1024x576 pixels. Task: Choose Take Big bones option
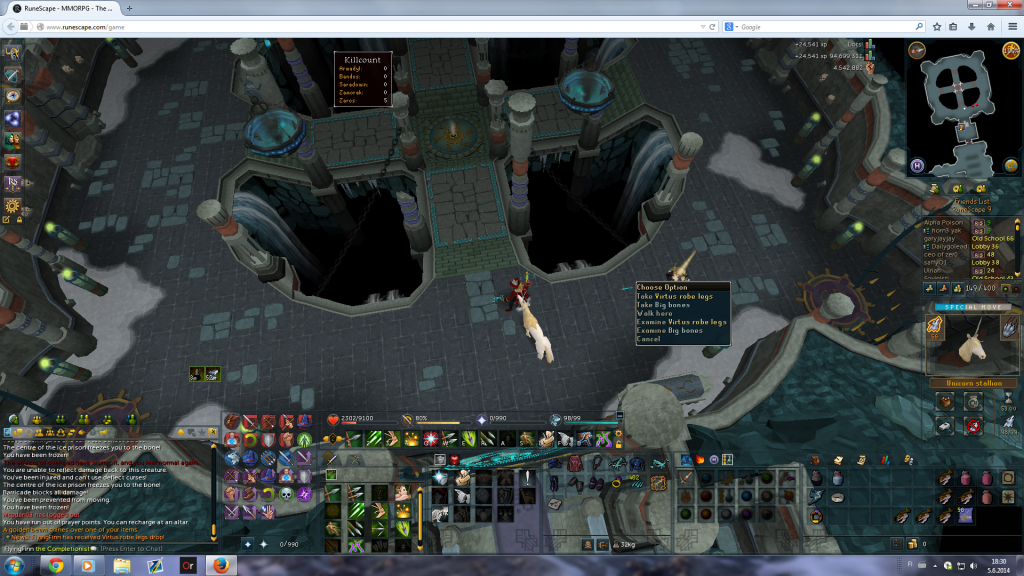[663, 305]
